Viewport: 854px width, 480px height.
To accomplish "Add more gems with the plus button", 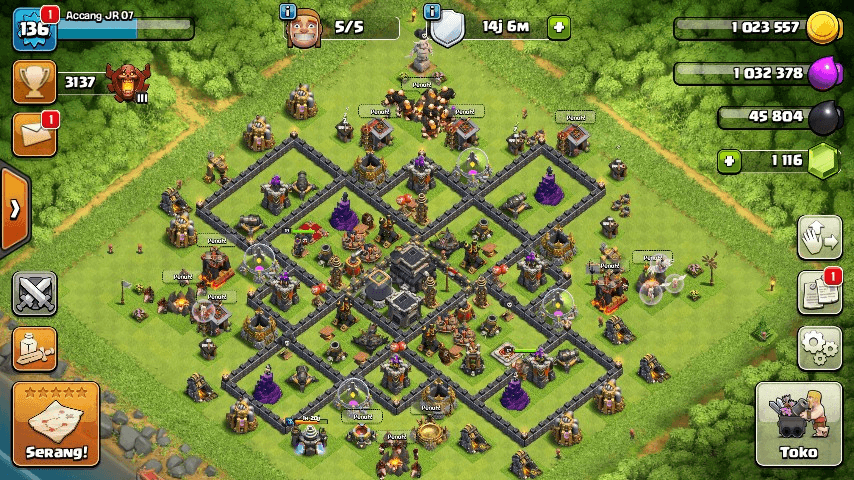I will pyautogui.click(x=731, y=160).
